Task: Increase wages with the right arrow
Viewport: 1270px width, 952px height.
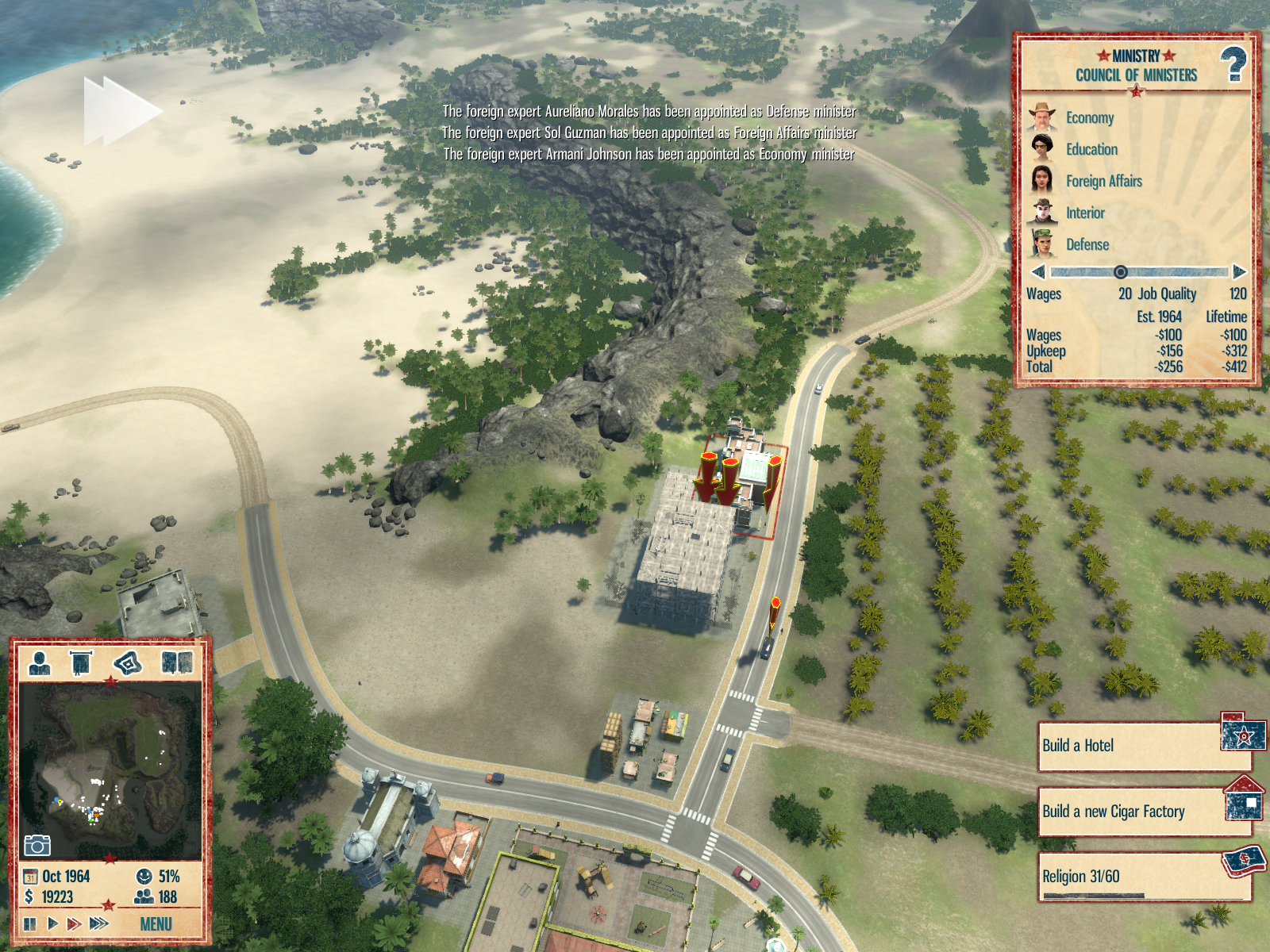Action: point(1239,272)
